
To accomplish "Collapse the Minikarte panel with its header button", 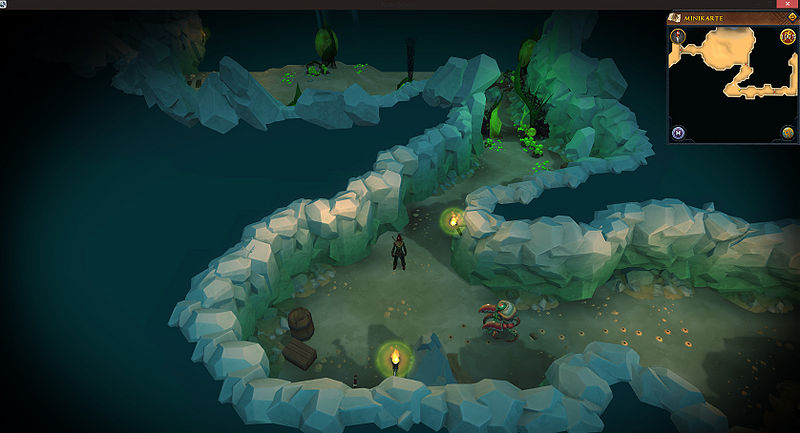I will 789,18.
